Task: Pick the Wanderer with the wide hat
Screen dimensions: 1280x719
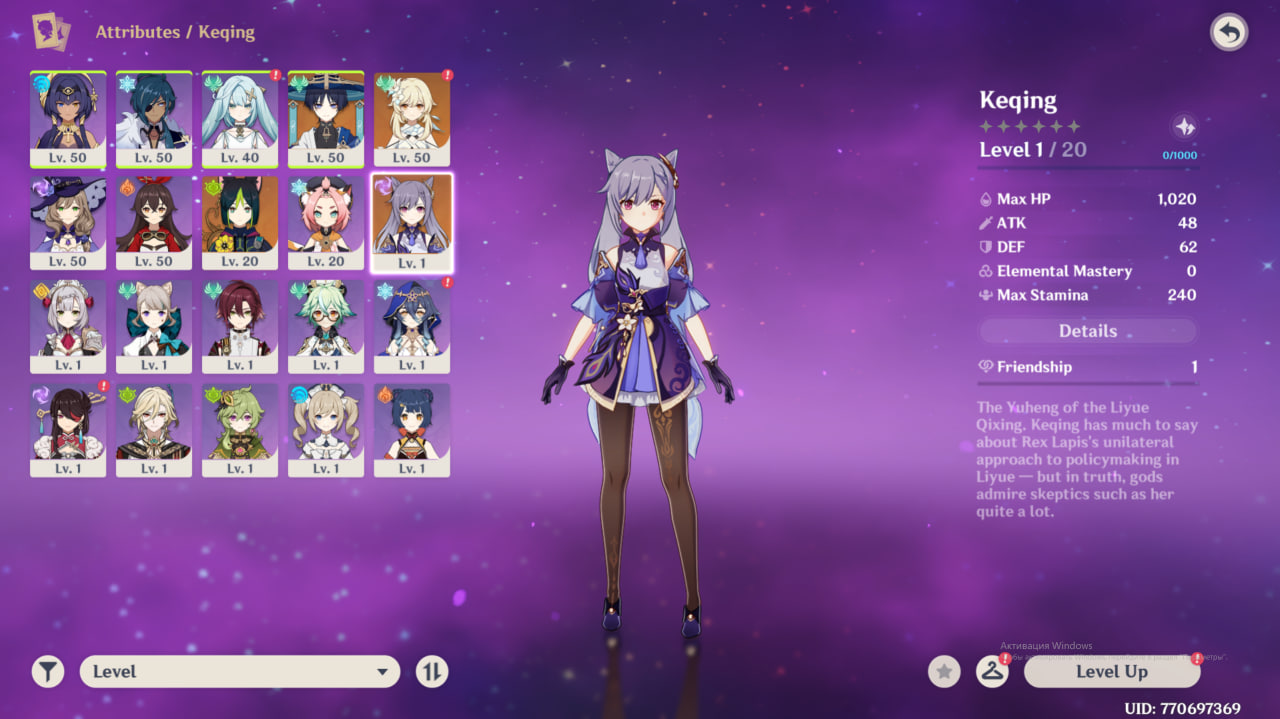Action: [326, 118]
